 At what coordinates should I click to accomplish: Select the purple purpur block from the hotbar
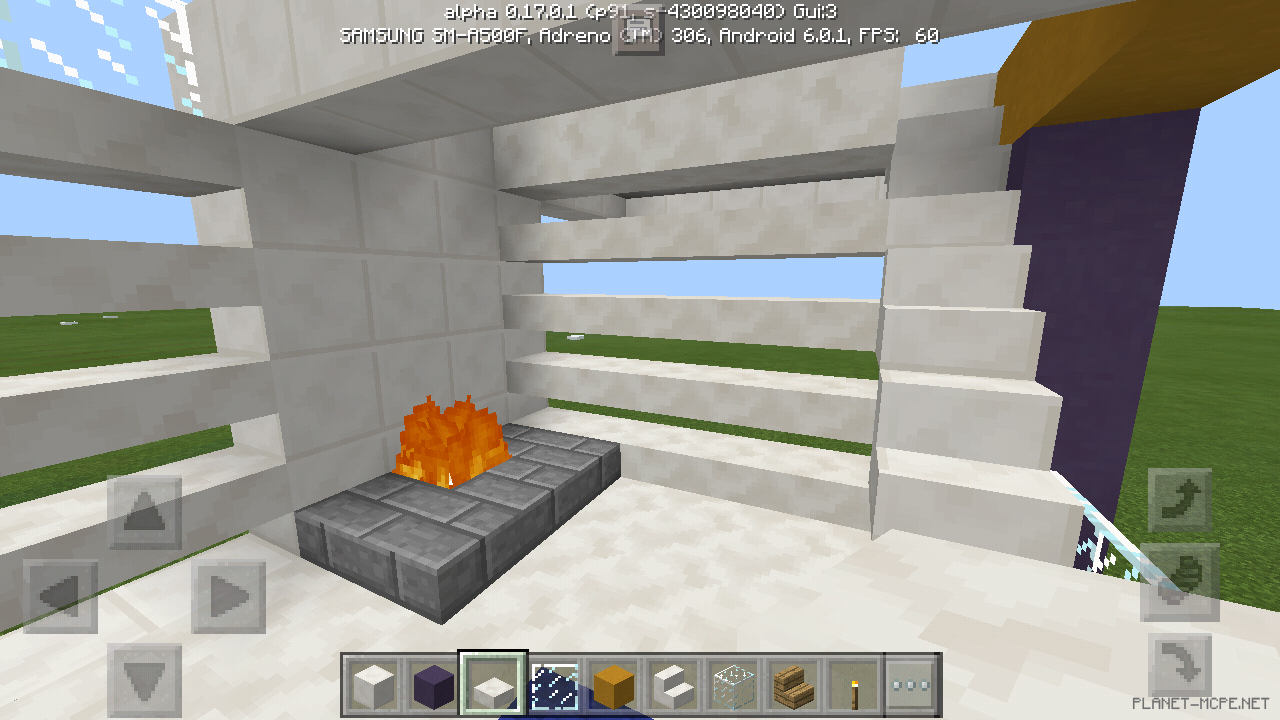(x=432, y=681)
